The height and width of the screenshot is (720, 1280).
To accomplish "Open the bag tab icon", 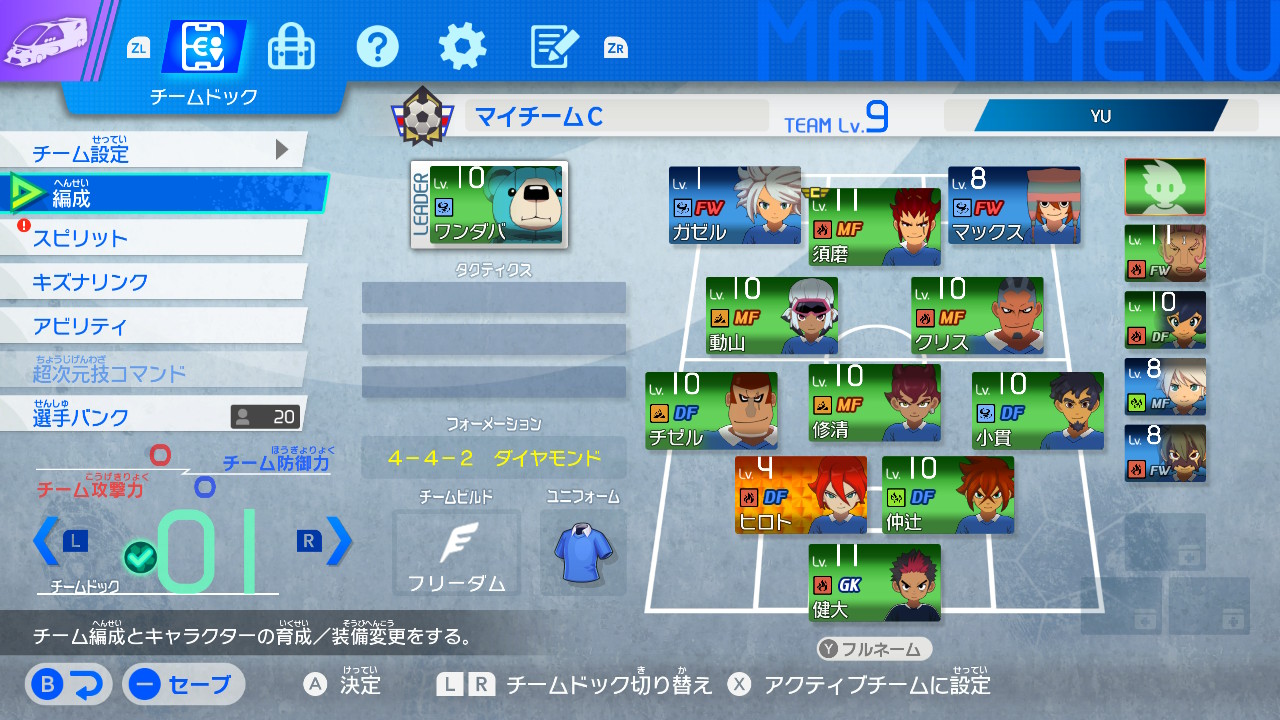I will tap(291, 46).
